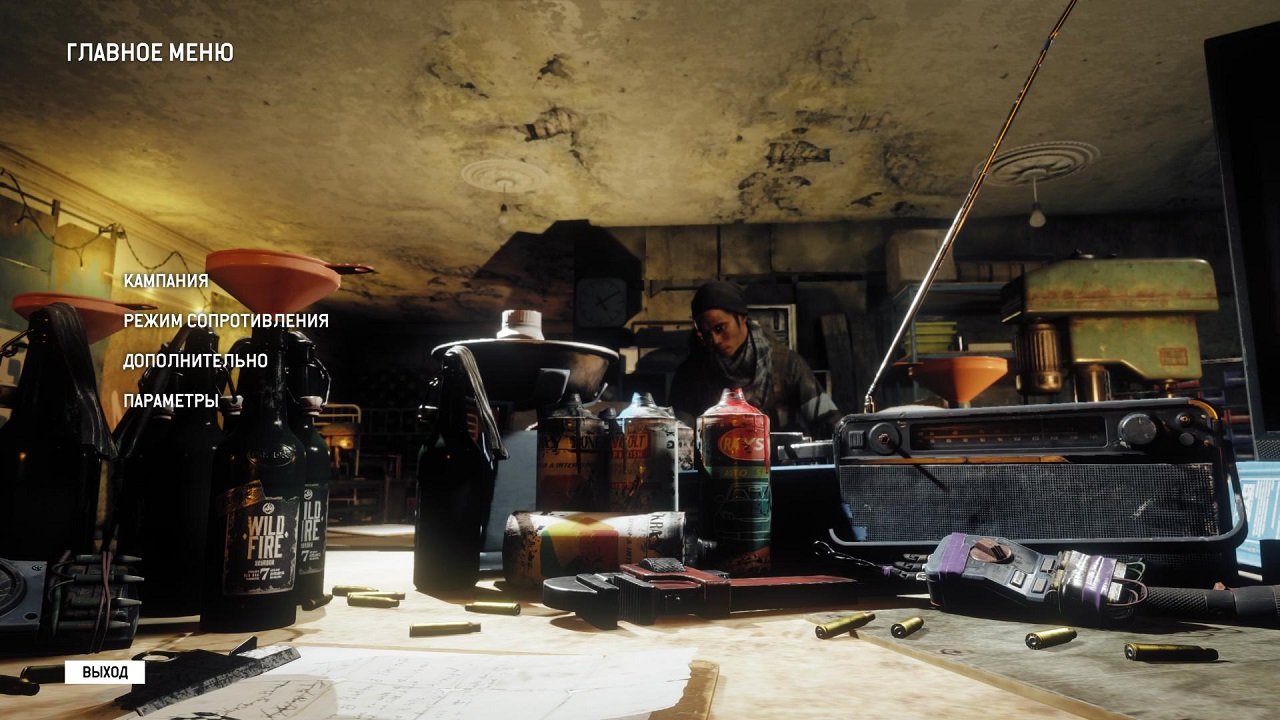Open the РЕЖИМ СОПРОТИВЛЕНИЯ mode
This screenshot has width=1280, height=720.
point(226,323)
